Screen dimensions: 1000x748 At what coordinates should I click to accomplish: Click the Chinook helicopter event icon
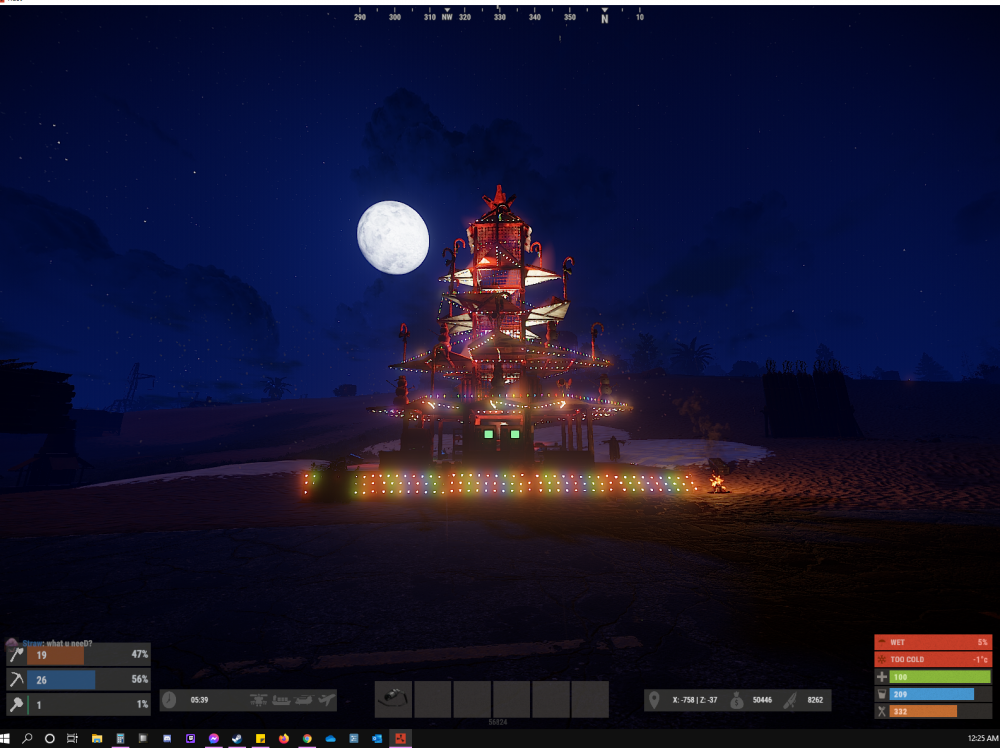[303, 700]
